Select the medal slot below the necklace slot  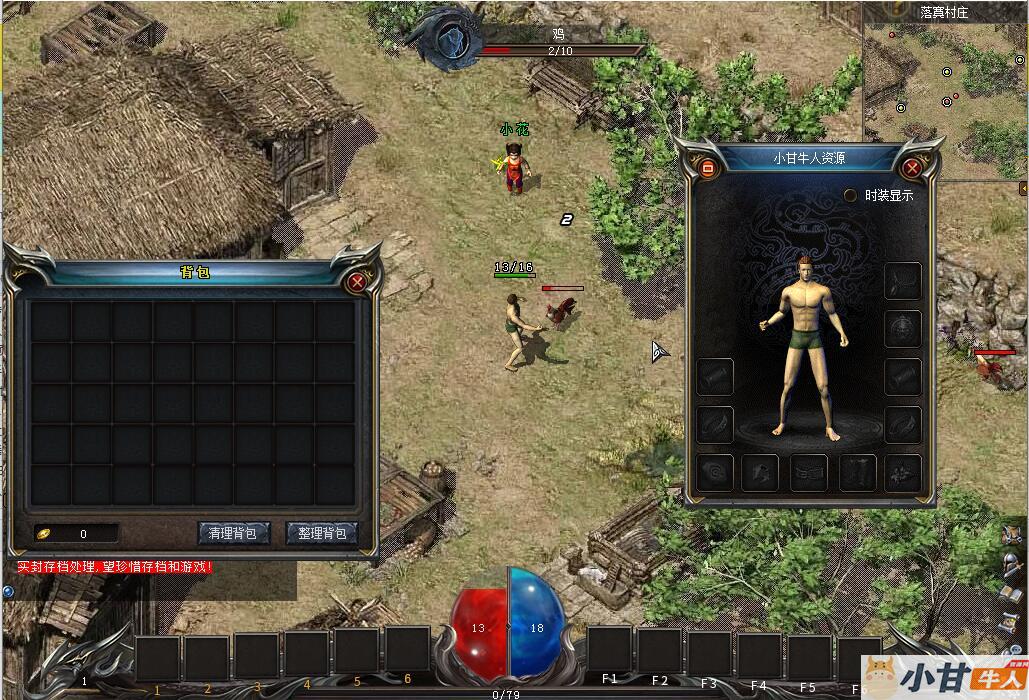click(903, 327)
